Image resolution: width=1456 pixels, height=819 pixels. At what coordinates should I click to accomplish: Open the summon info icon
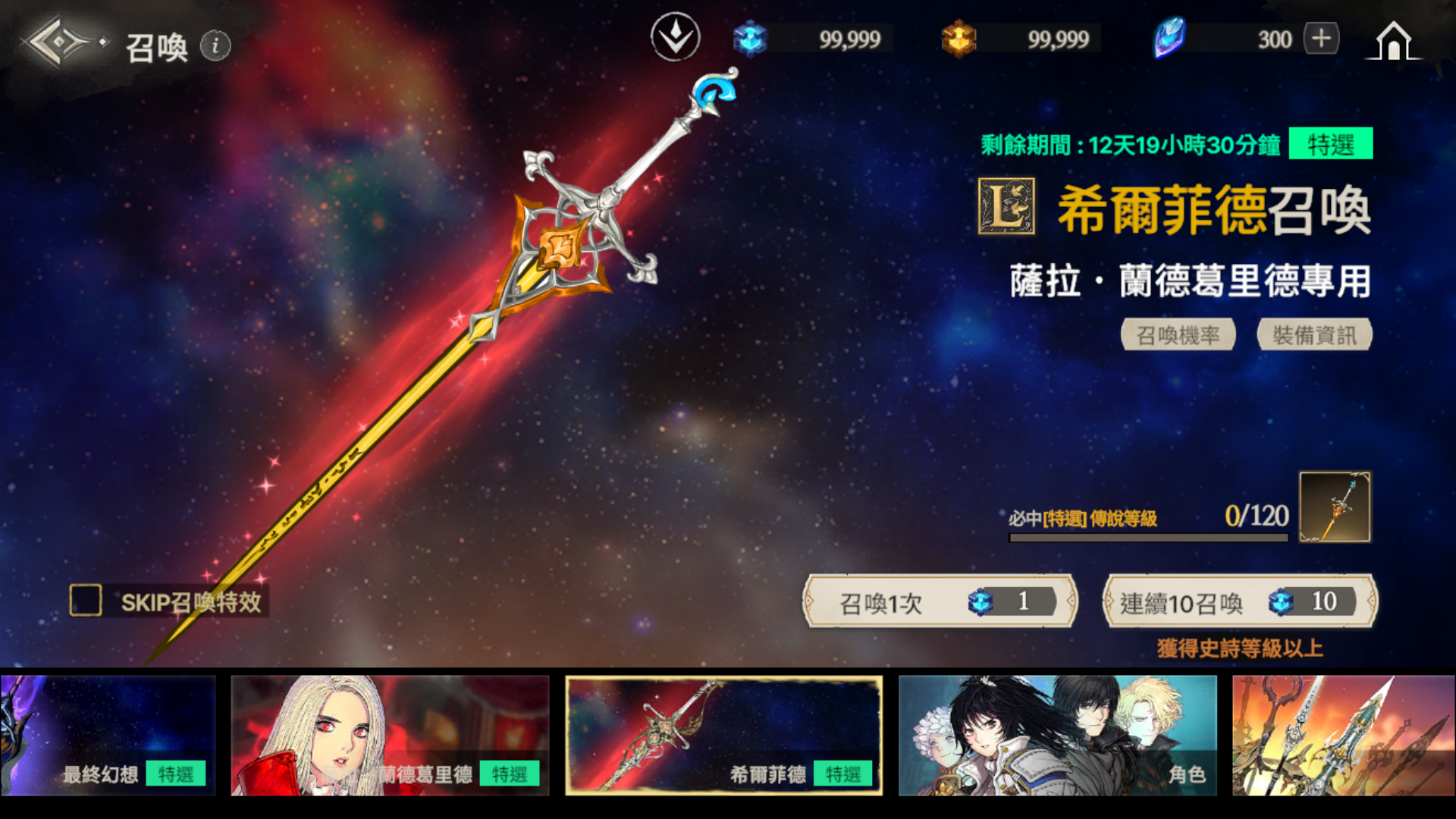(215, 46)
